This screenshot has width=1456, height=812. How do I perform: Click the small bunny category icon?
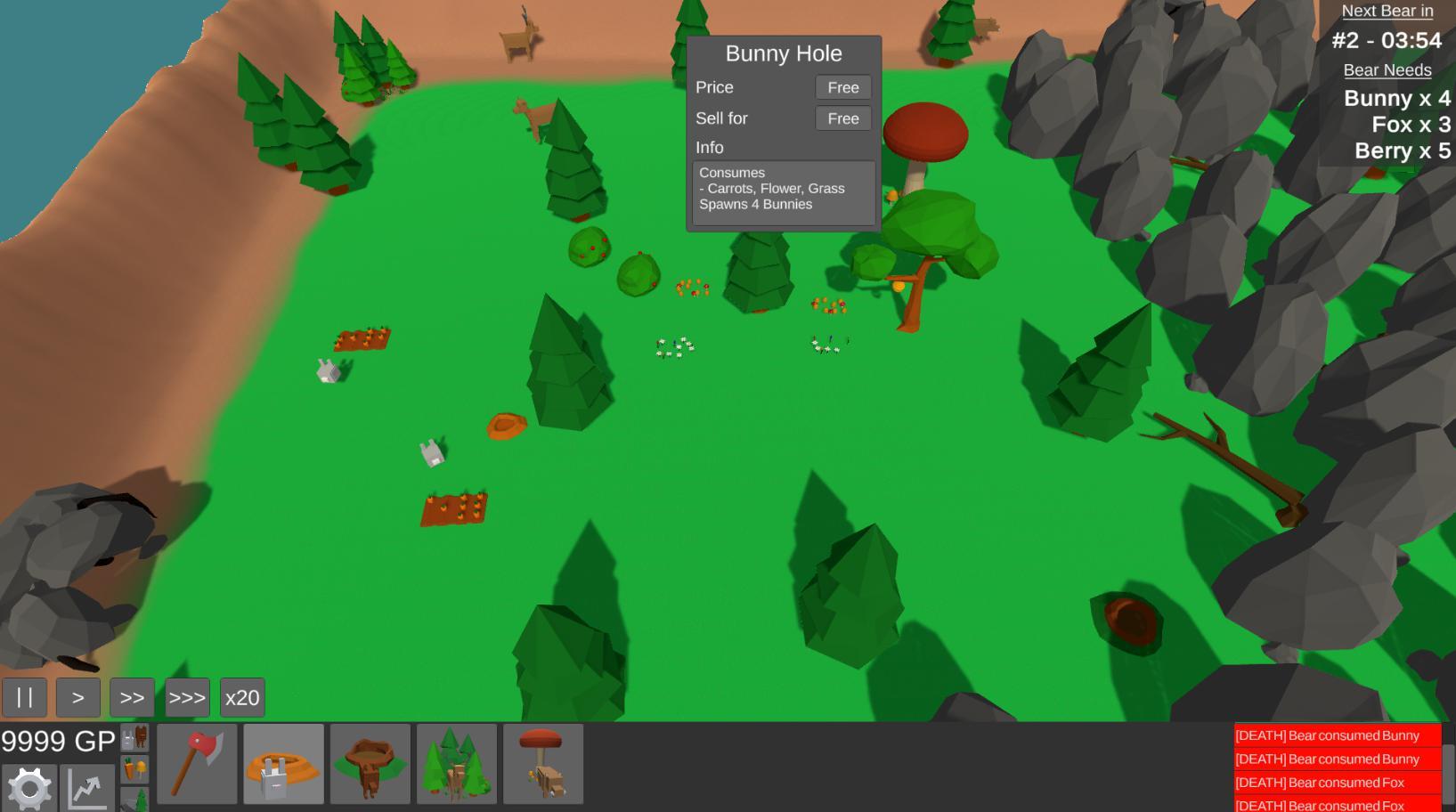(x=135, y=737)
